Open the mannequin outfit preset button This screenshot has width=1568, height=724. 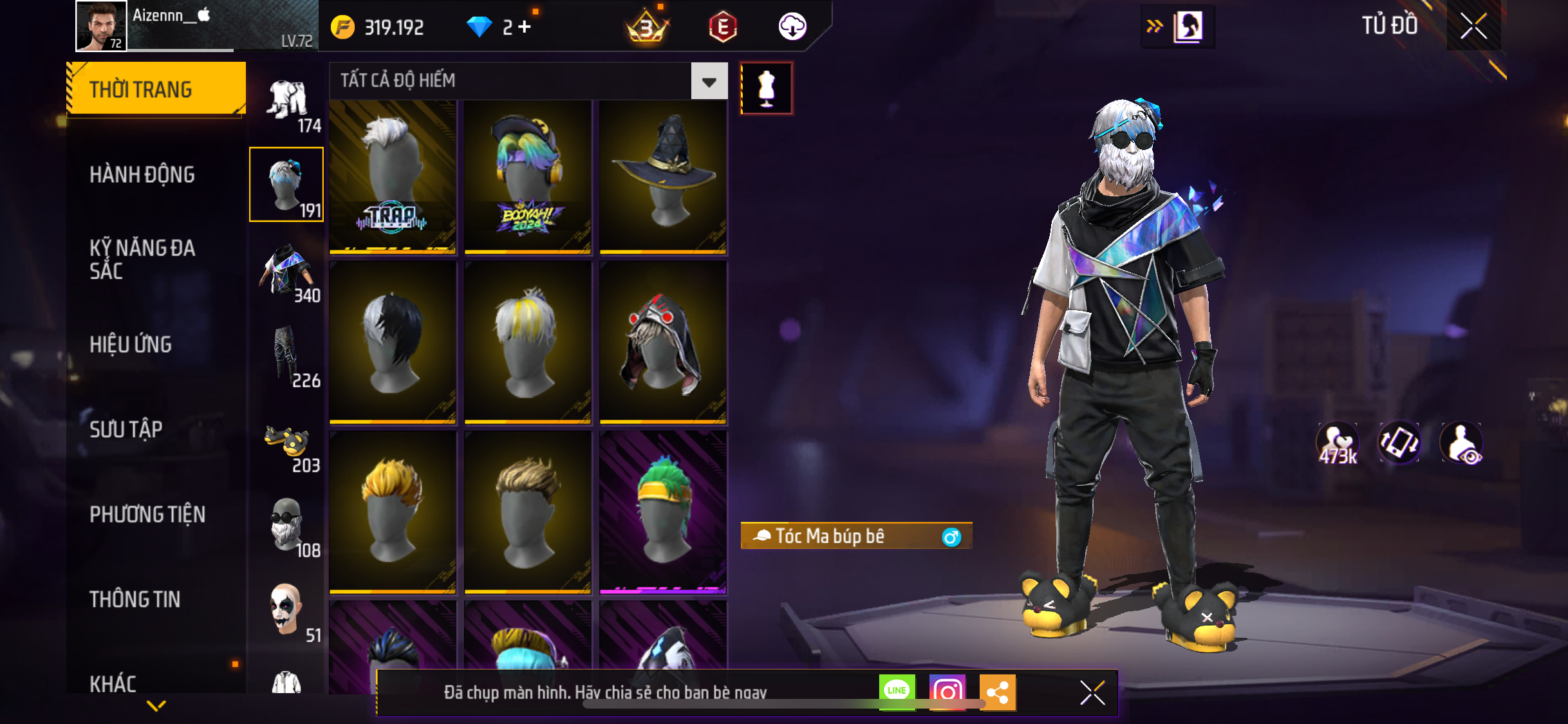[x=766, y=89]
